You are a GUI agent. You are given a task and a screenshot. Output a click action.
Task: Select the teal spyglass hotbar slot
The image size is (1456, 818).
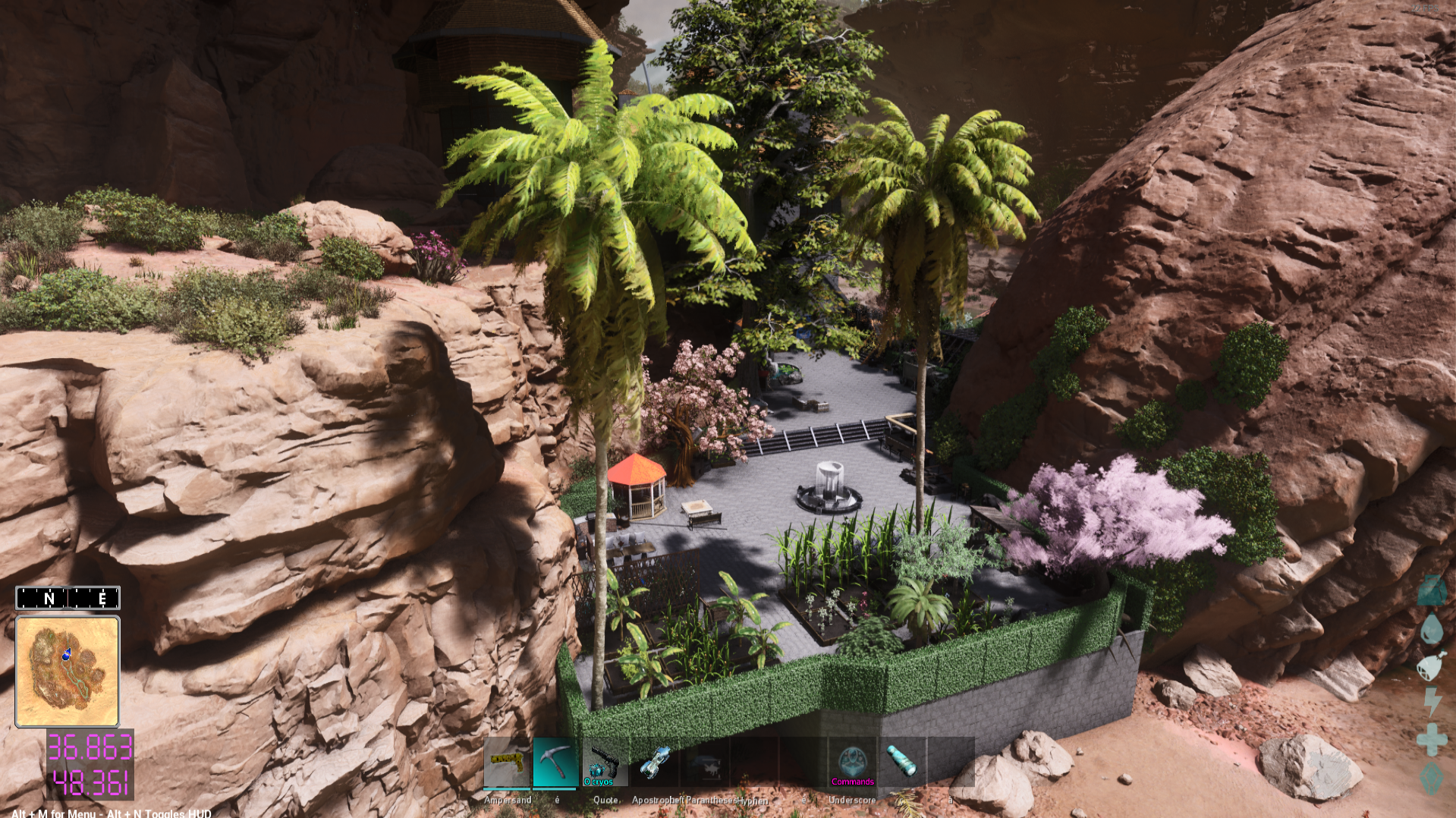[x=901, y=762]
